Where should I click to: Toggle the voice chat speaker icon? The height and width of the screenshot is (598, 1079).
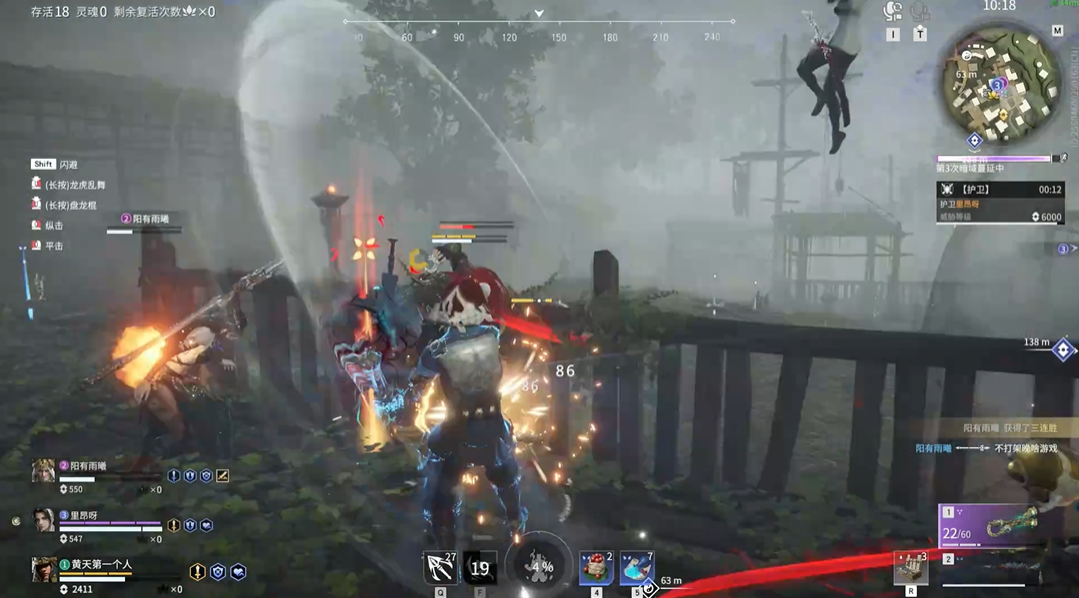[893, 12]
